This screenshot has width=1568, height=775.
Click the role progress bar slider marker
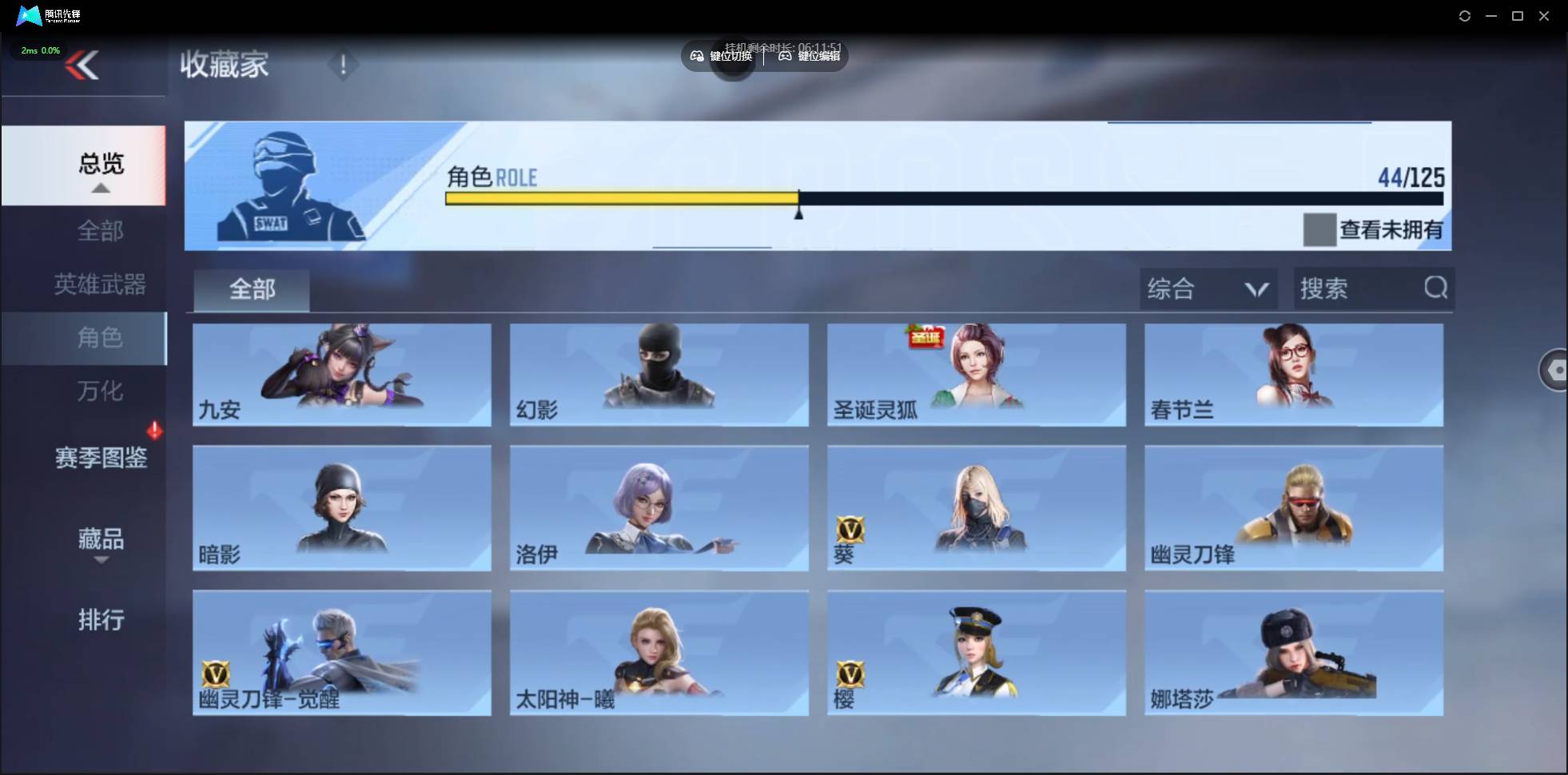798,209
